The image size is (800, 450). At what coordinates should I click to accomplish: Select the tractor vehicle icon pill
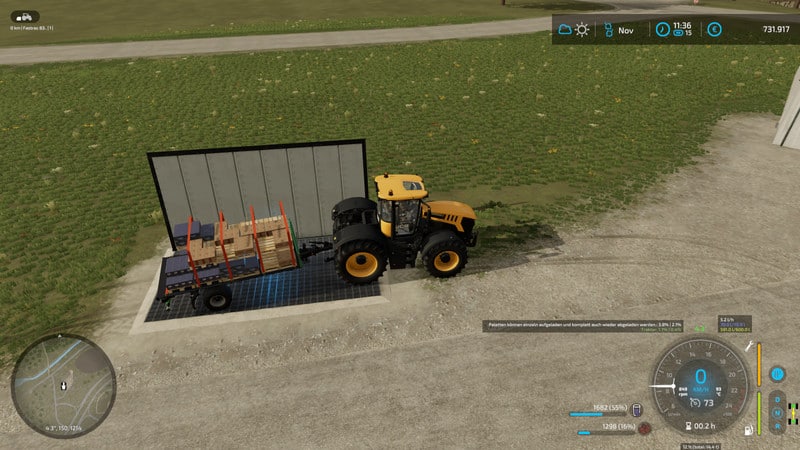pyautogui.click(x=26, y=17)
